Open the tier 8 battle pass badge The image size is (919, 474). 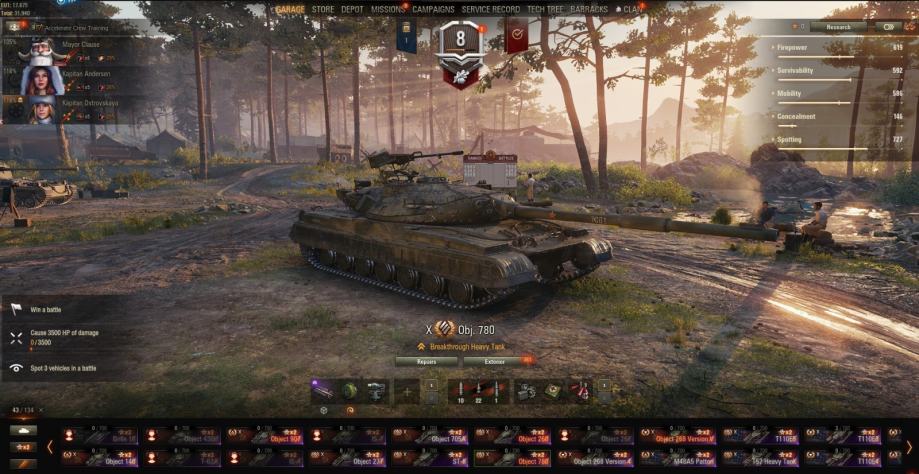[x=461, y=50]
